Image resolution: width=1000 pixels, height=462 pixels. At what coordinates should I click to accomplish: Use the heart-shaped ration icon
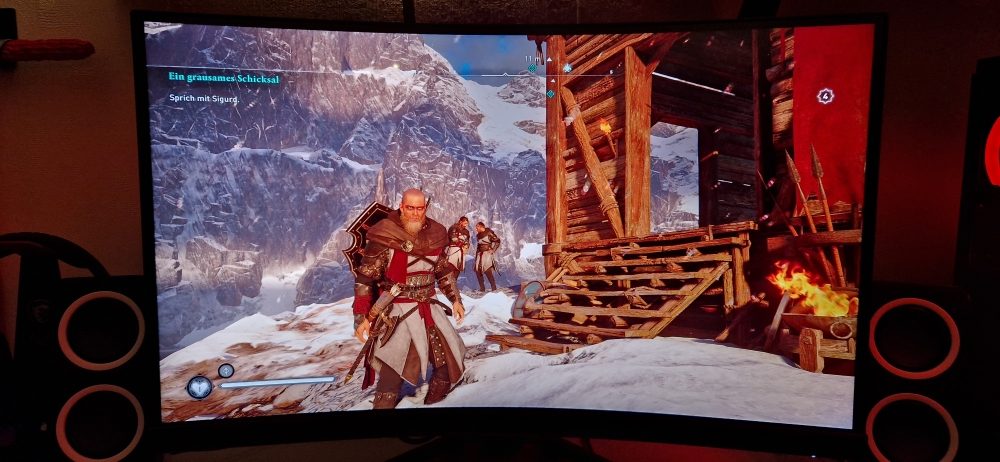pos(199,386)
